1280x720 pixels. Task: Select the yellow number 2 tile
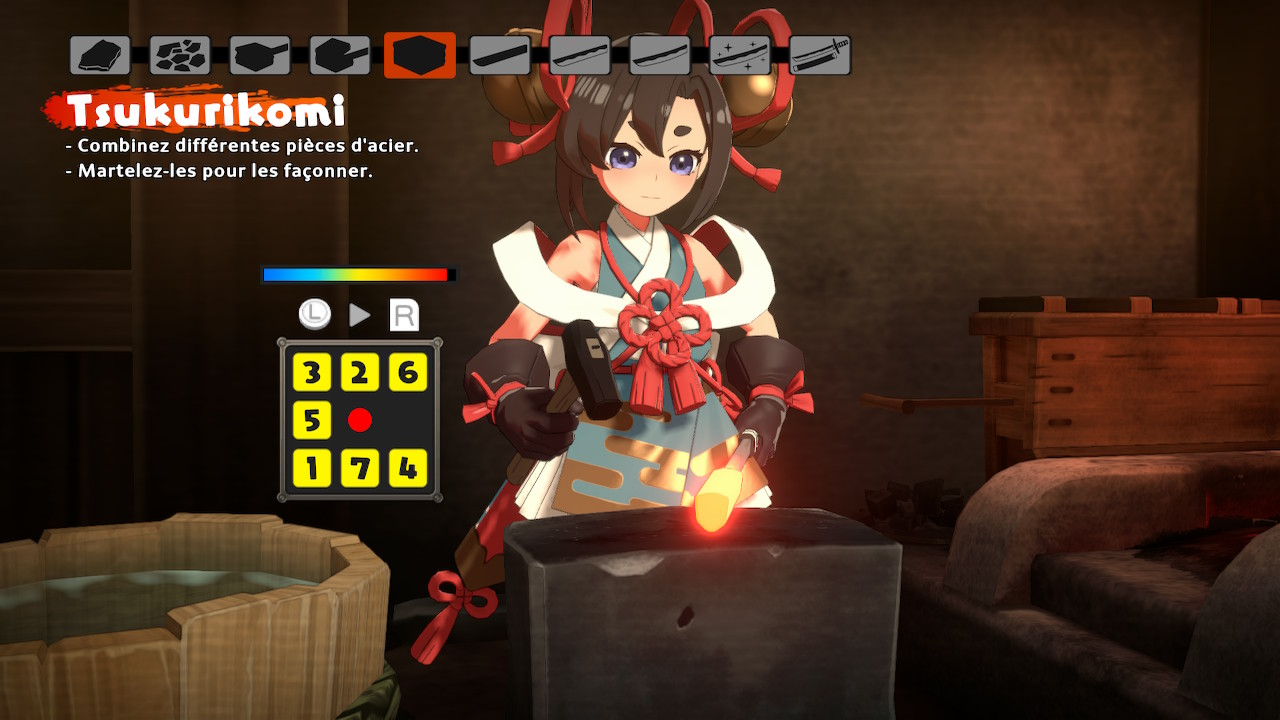[x=360, y=373]
